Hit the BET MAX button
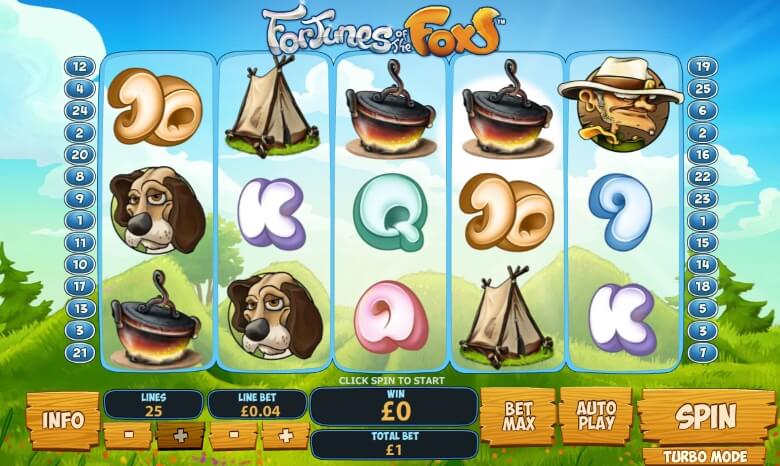 click(x=518, y=415)
